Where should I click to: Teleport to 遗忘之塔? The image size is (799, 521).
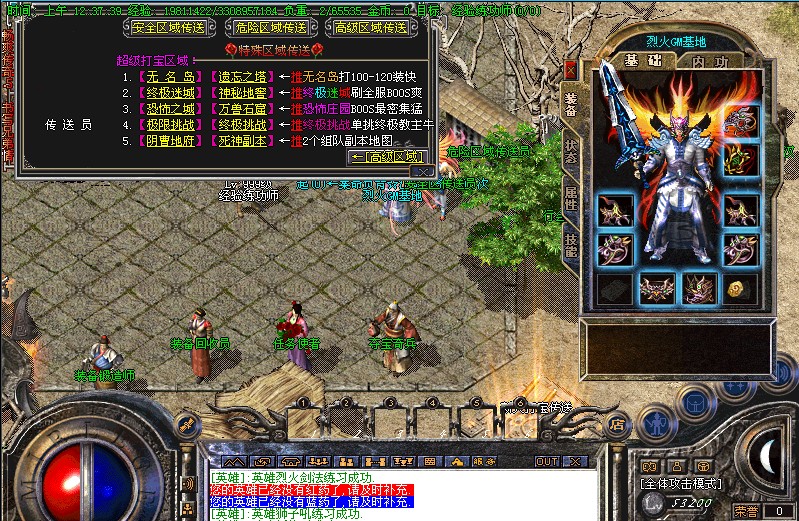242,77
